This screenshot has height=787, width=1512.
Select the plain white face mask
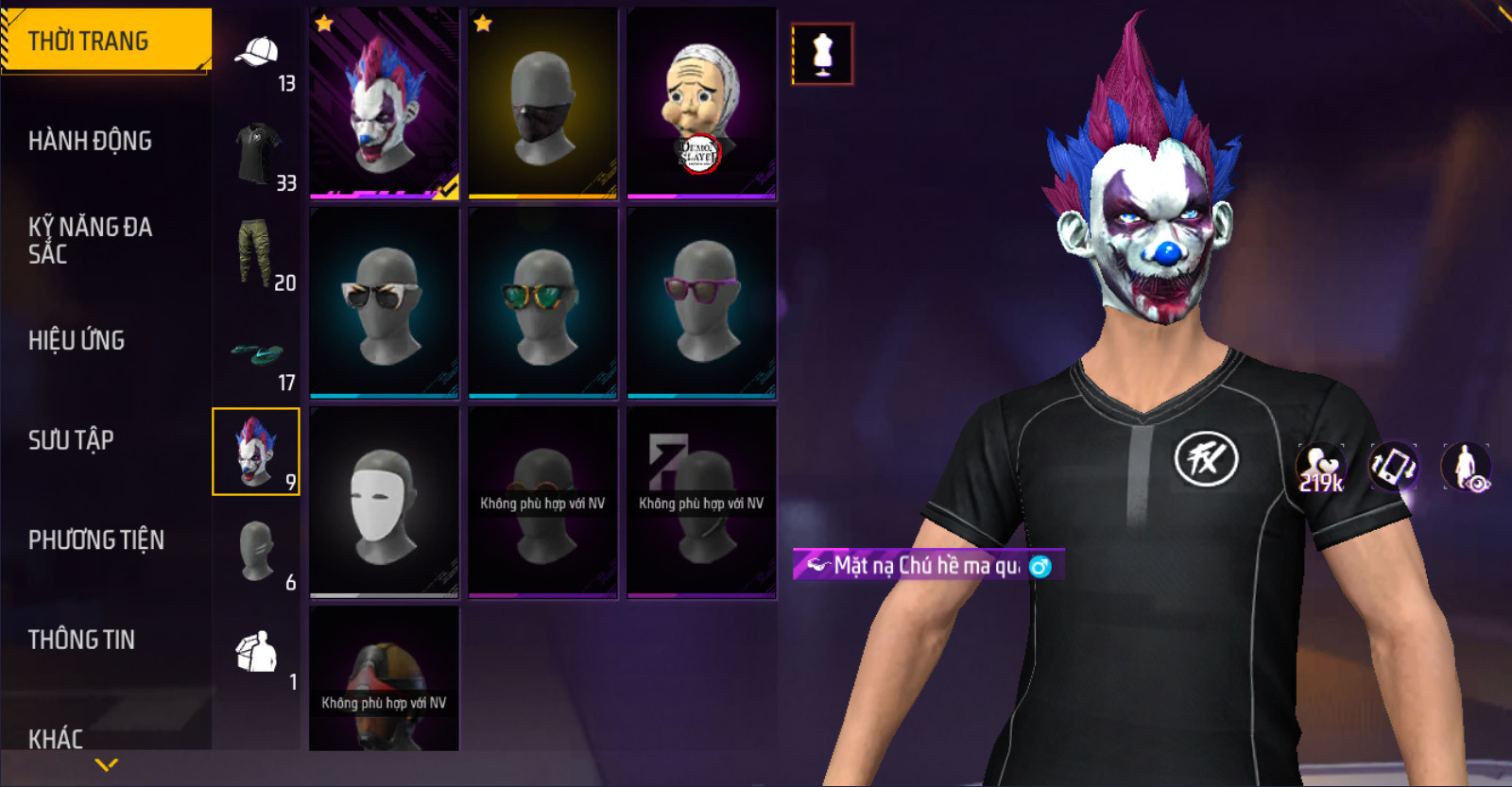[x=384, y=502]
